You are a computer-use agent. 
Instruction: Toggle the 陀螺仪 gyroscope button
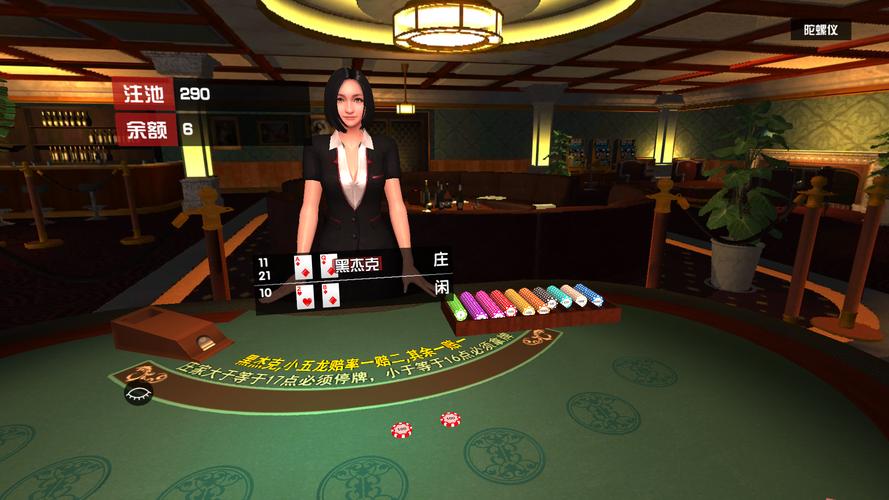tap(820, 30)
